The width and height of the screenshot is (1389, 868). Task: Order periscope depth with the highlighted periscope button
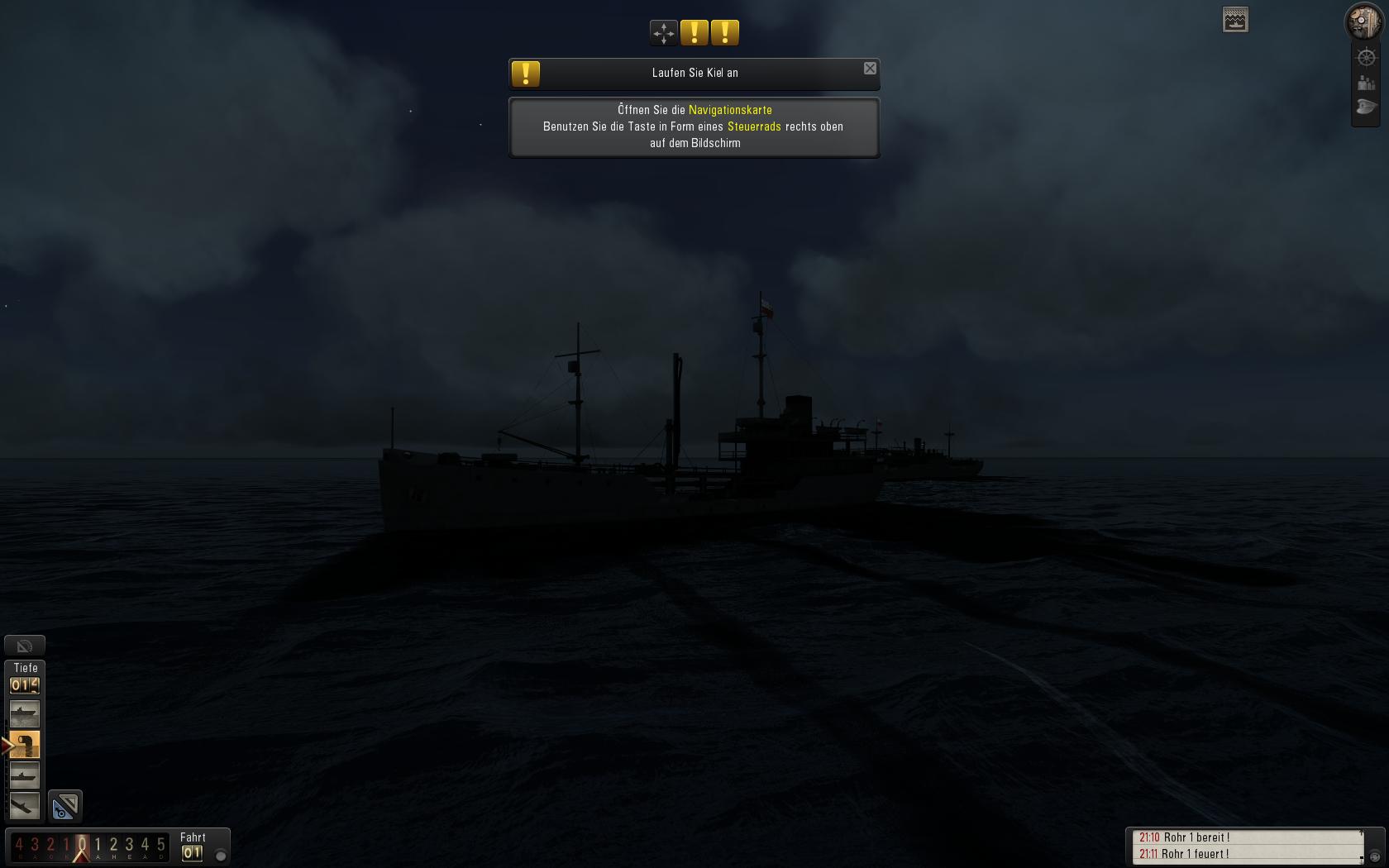click(x=24, y=745)
